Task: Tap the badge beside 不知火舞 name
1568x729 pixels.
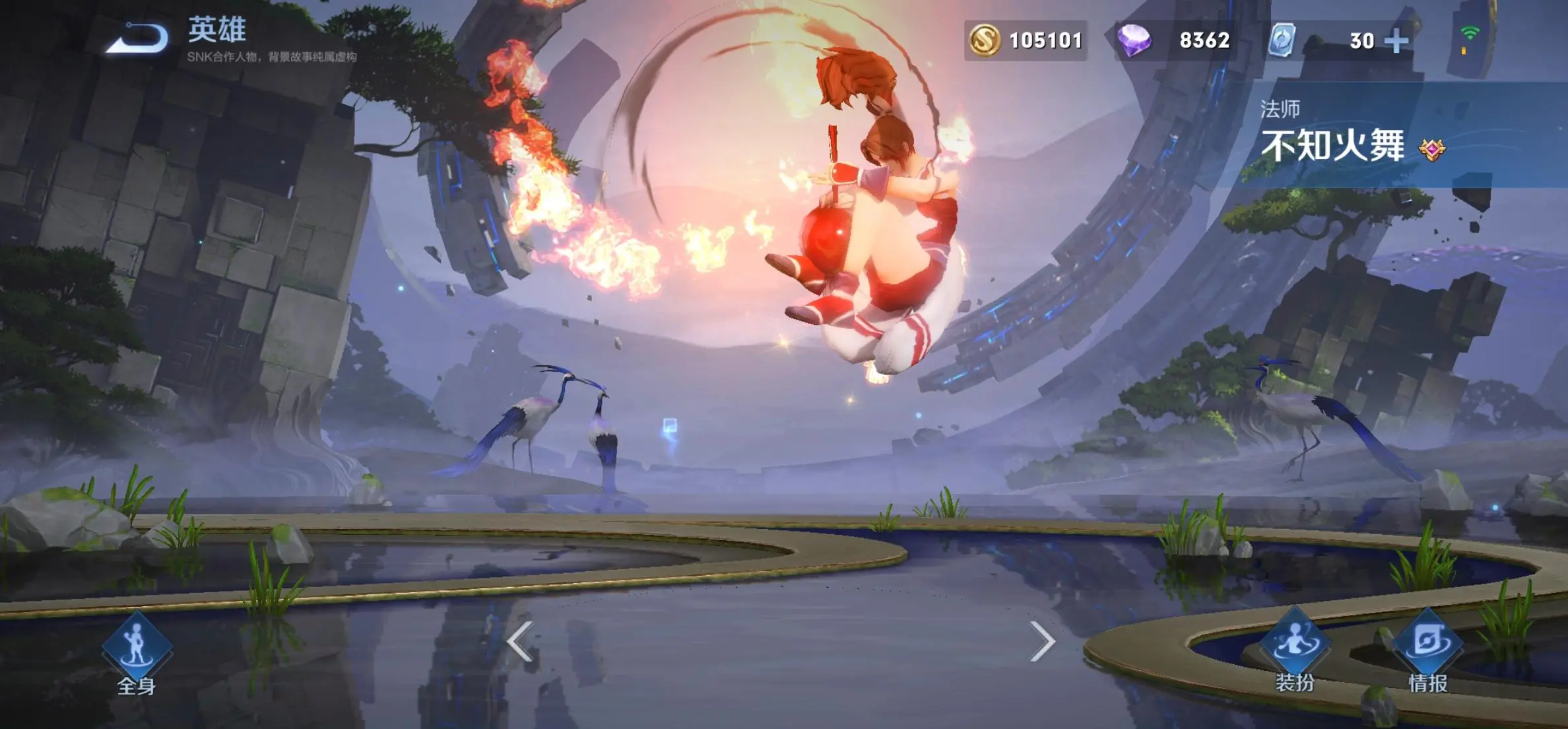Action: click(x=1432, y=149)
